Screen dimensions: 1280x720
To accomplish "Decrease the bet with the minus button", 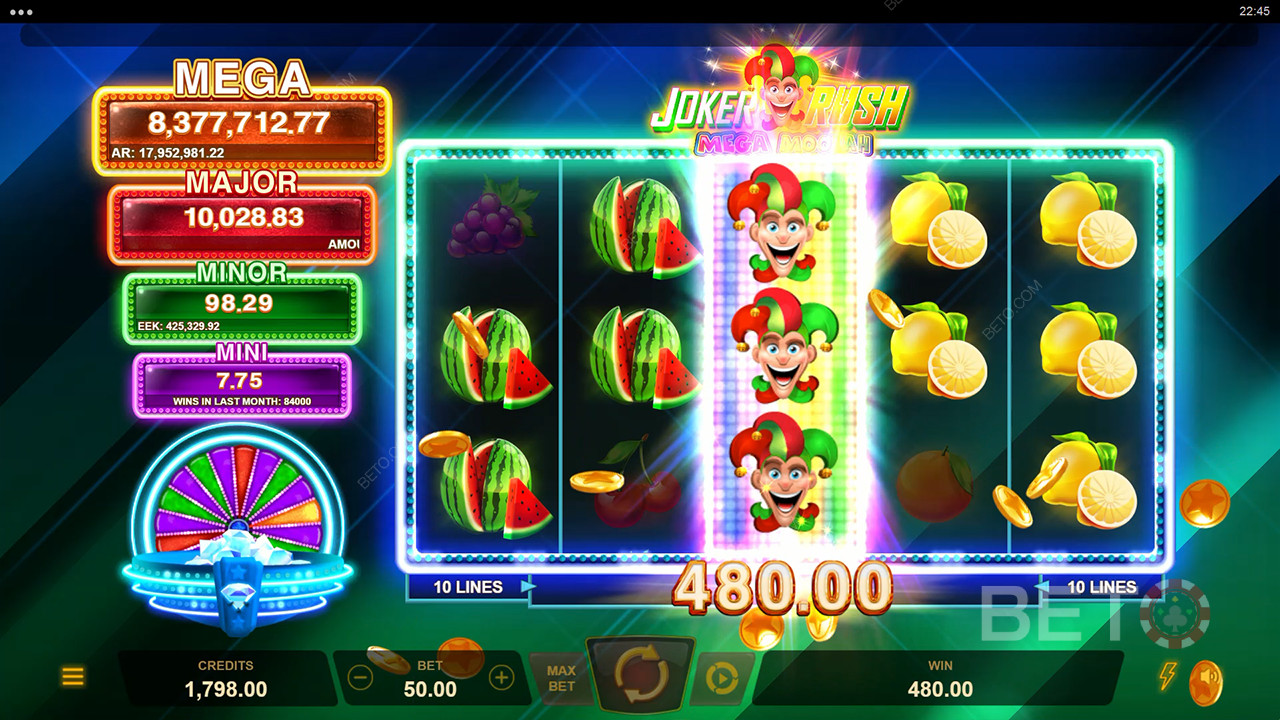I will (x=361, y=678).
